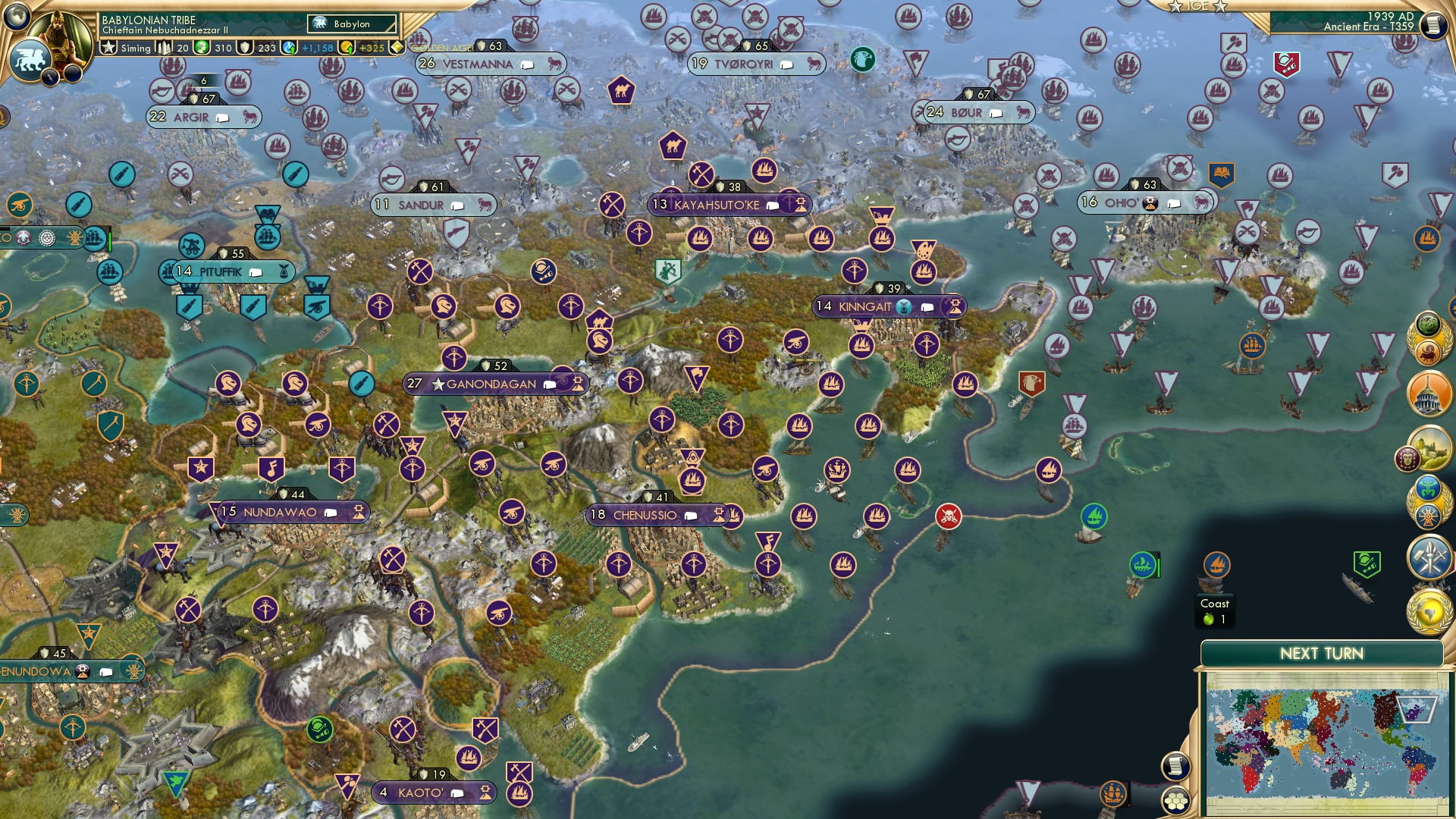Click Siming religion name in the top bar
Image resolution: width=1456 pixels, height=819 pixels.
(x=135, y=47)
